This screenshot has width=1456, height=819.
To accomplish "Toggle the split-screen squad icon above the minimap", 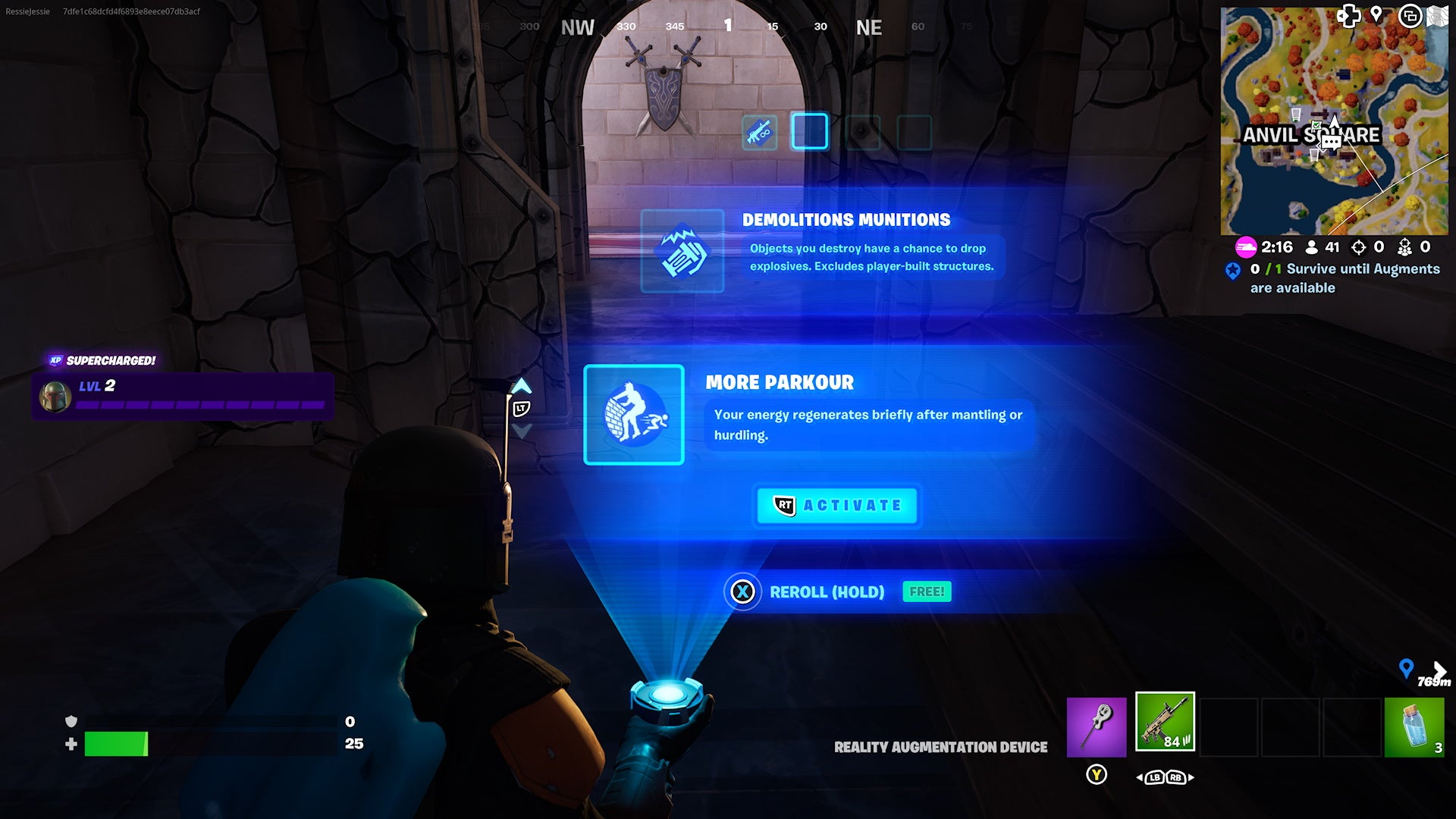I will coord(1411,17).
